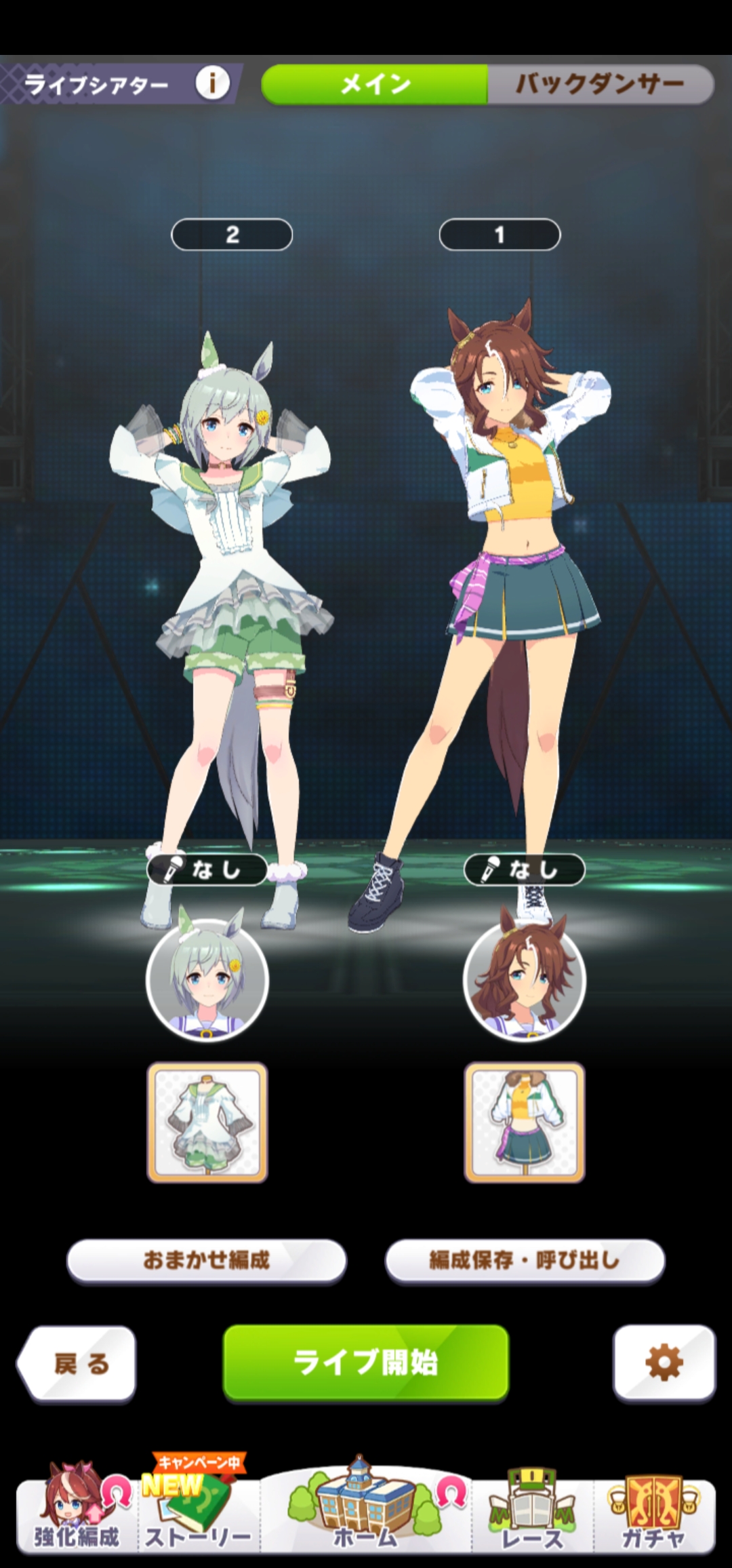Toggle the microphone for position 2
The image size is (732, 1568).
point(207,869)
